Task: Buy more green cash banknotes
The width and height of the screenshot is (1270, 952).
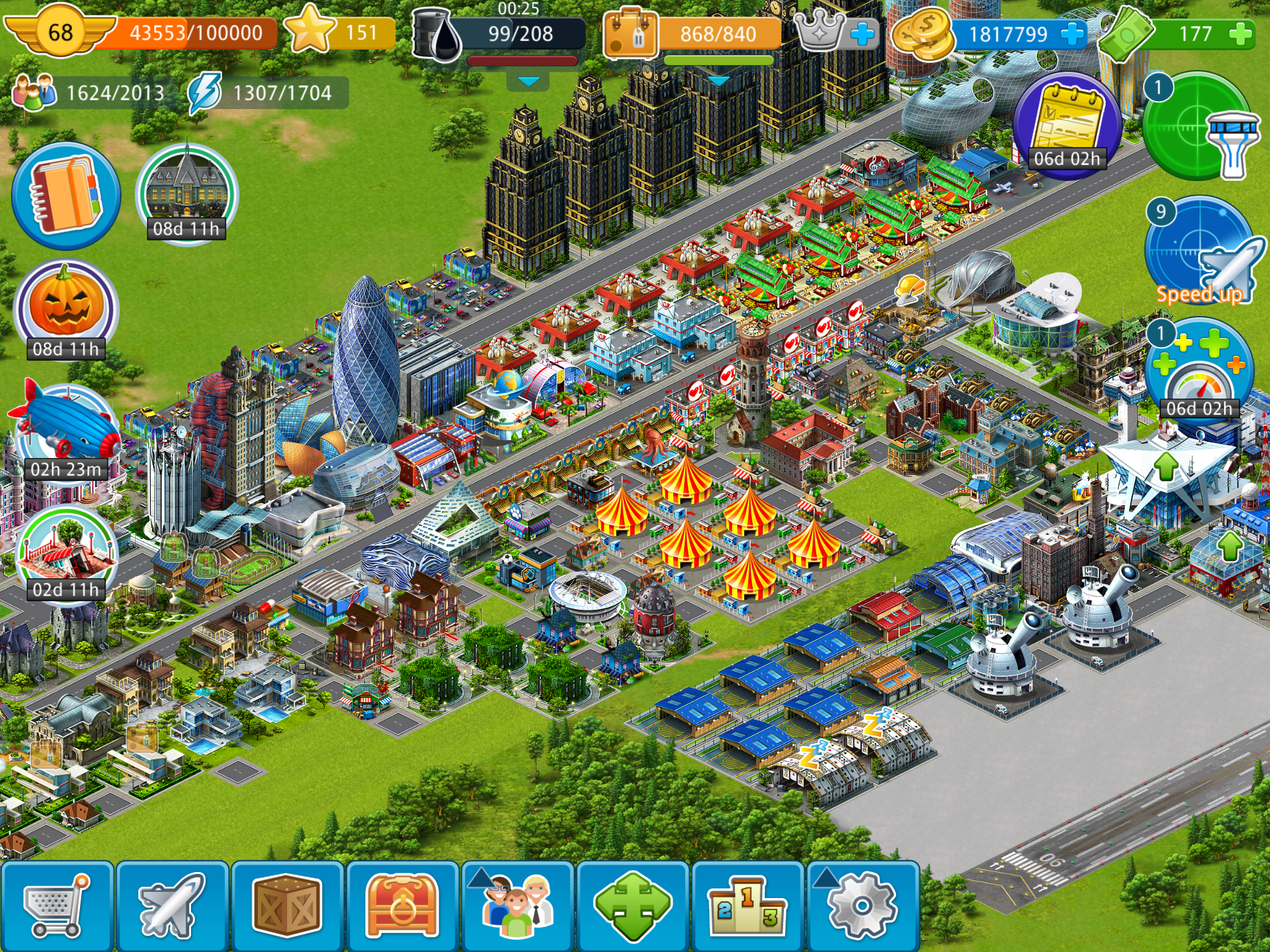Action: point(1240,33)
